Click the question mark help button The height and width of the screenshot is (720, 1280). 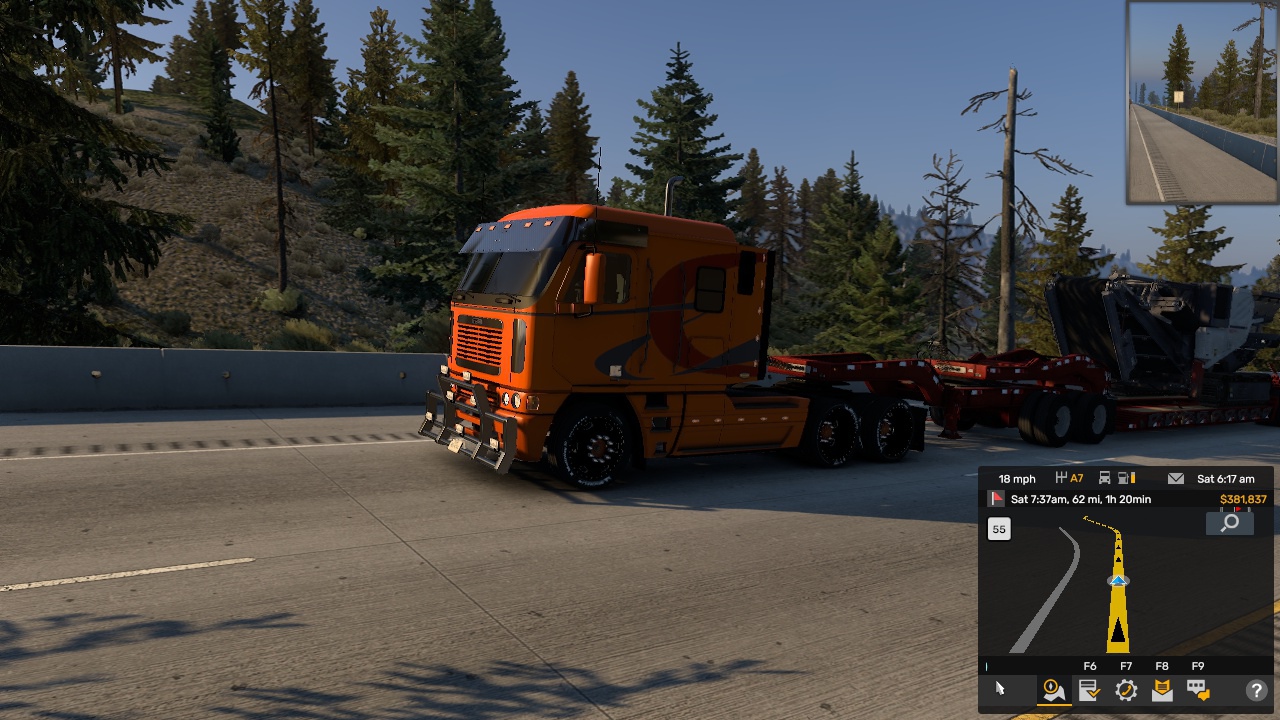point(1256,690)
